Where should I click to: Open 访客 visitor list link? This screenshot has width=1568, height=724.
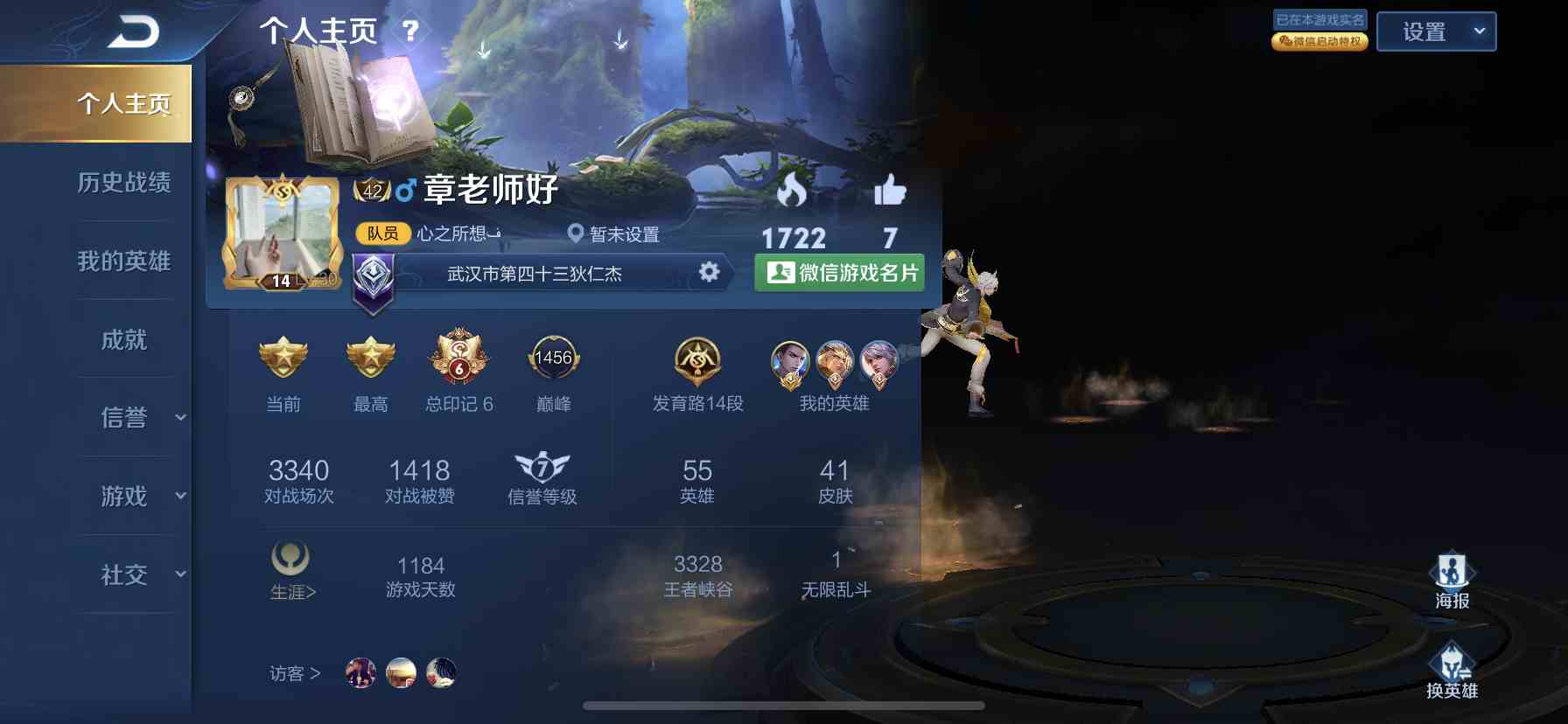[292, 673]
